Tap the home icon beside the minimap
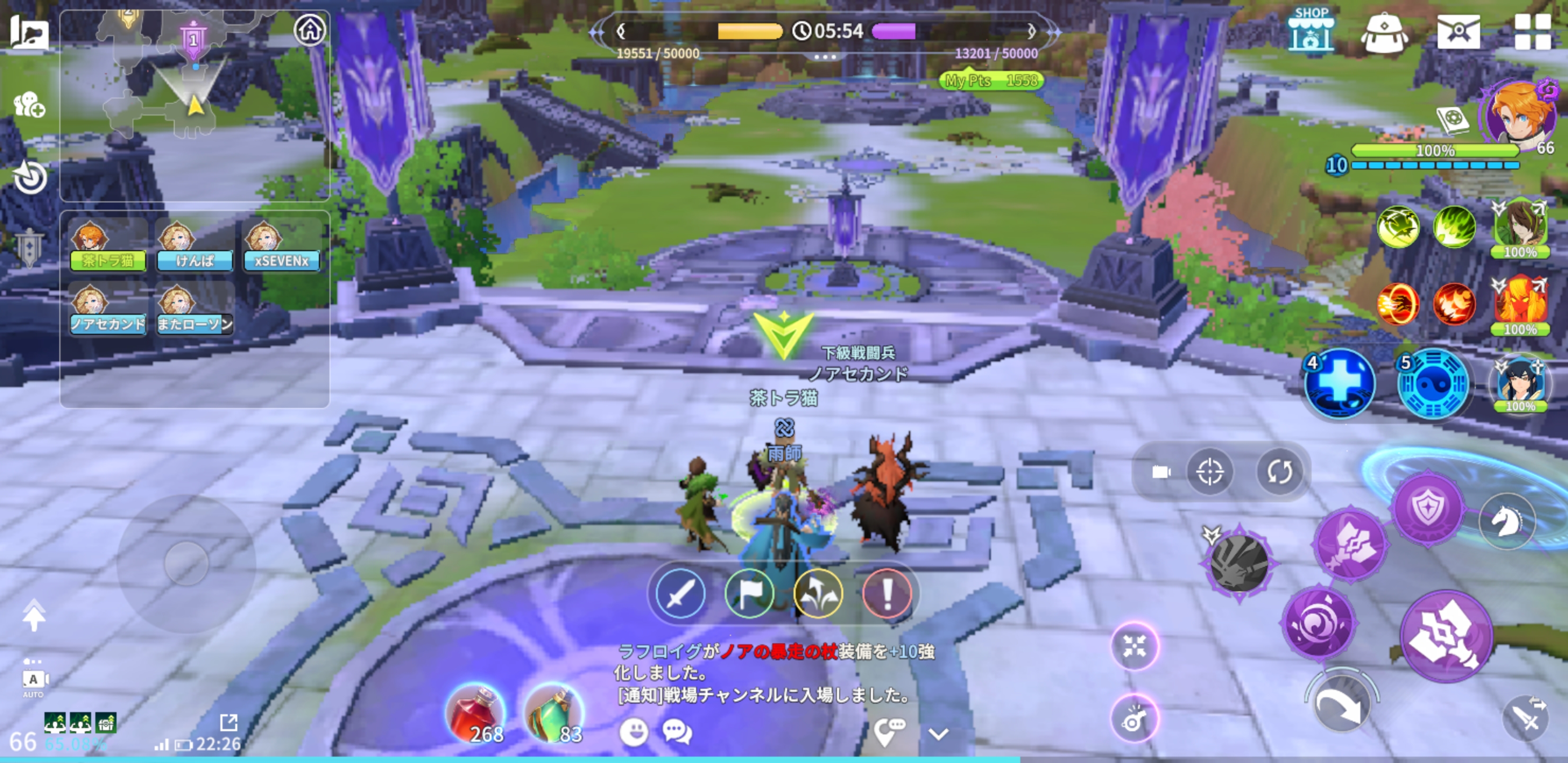Screen dimensions: 1568x763 coord(310,30)
